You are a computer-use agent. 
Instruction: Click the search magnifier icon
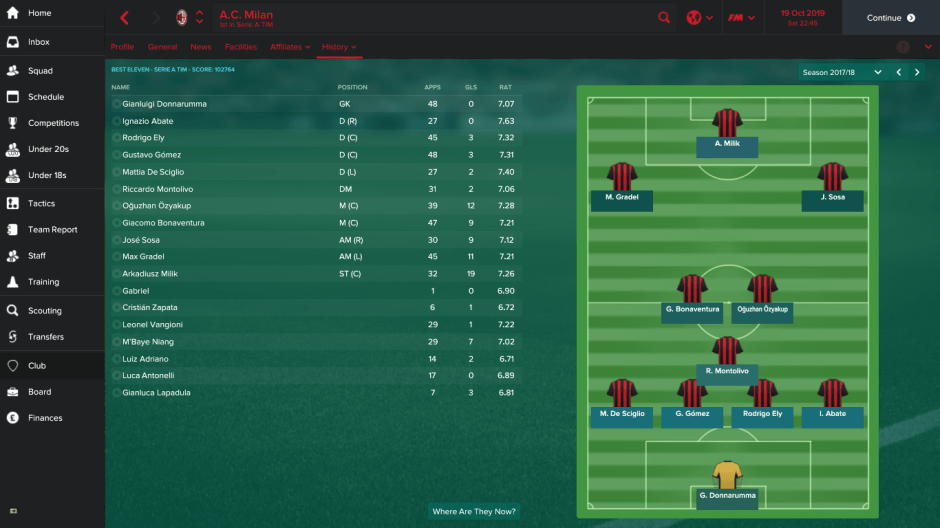665,18
